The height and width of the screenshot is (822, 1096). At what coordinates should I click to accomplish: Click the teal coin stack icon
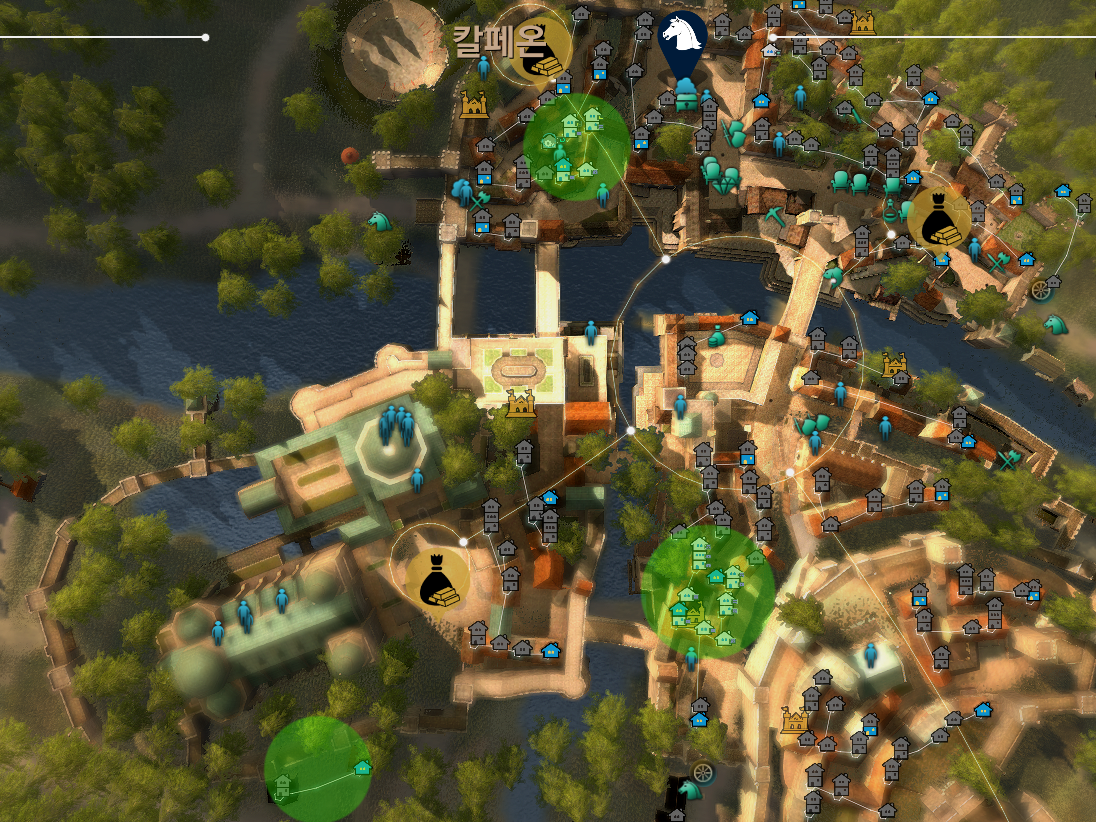click(716, 336)
